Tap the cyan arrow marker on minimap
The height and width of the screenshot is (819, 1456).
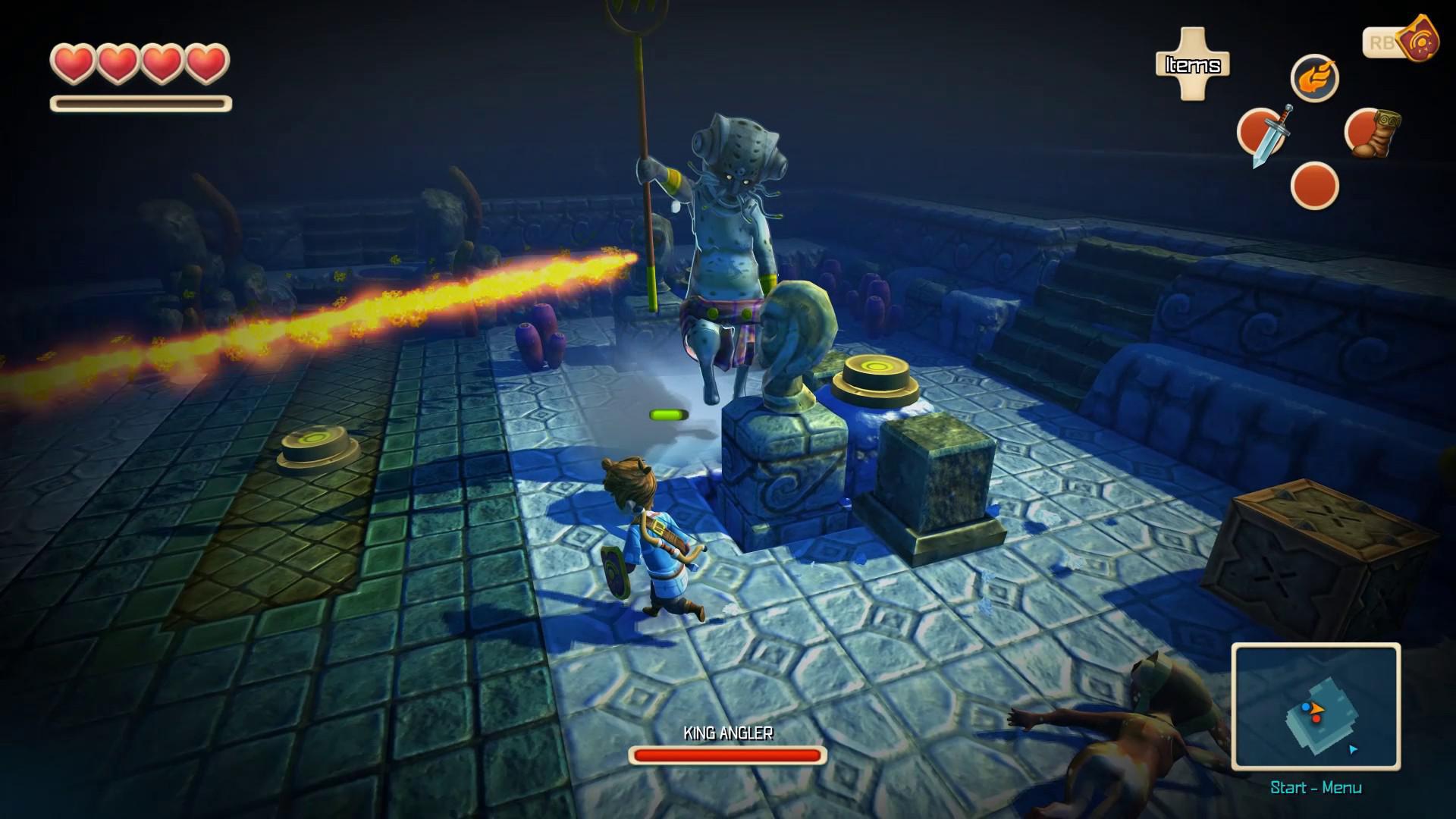(1353, 749)
